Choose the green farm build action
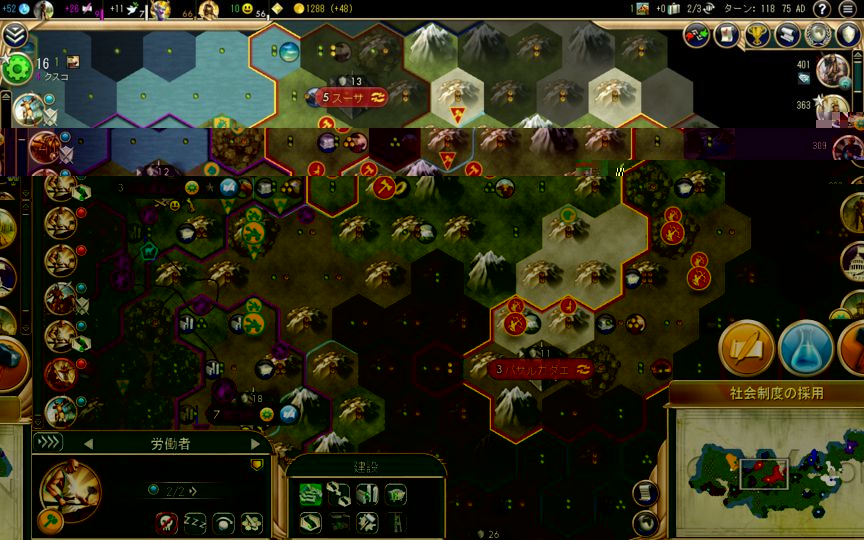This screenshot has width=864, height=540. point(310,492)
